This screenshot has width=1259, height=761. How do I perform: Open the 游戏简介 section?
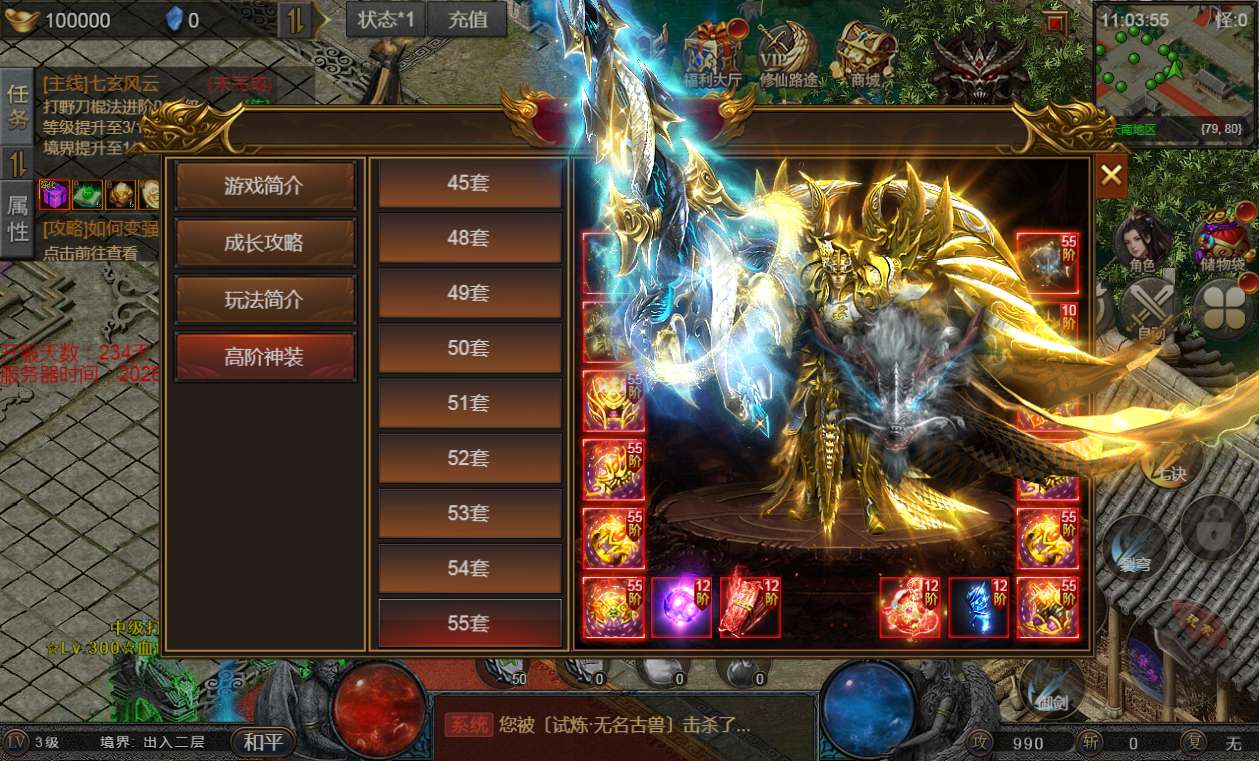[265, 185]
